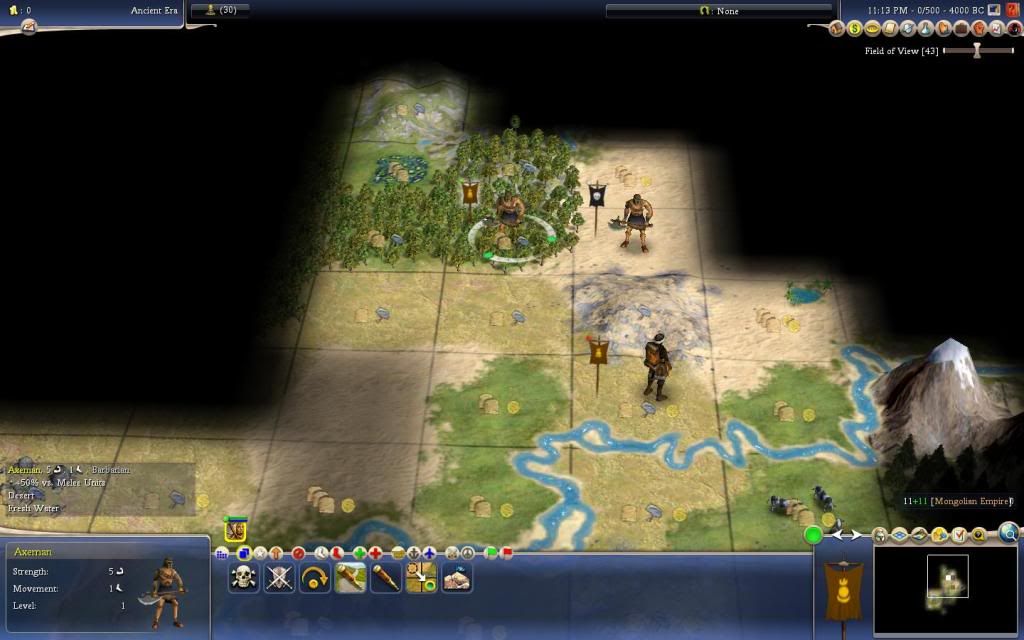Open the financial advisor dollar icon

(855, 29)
